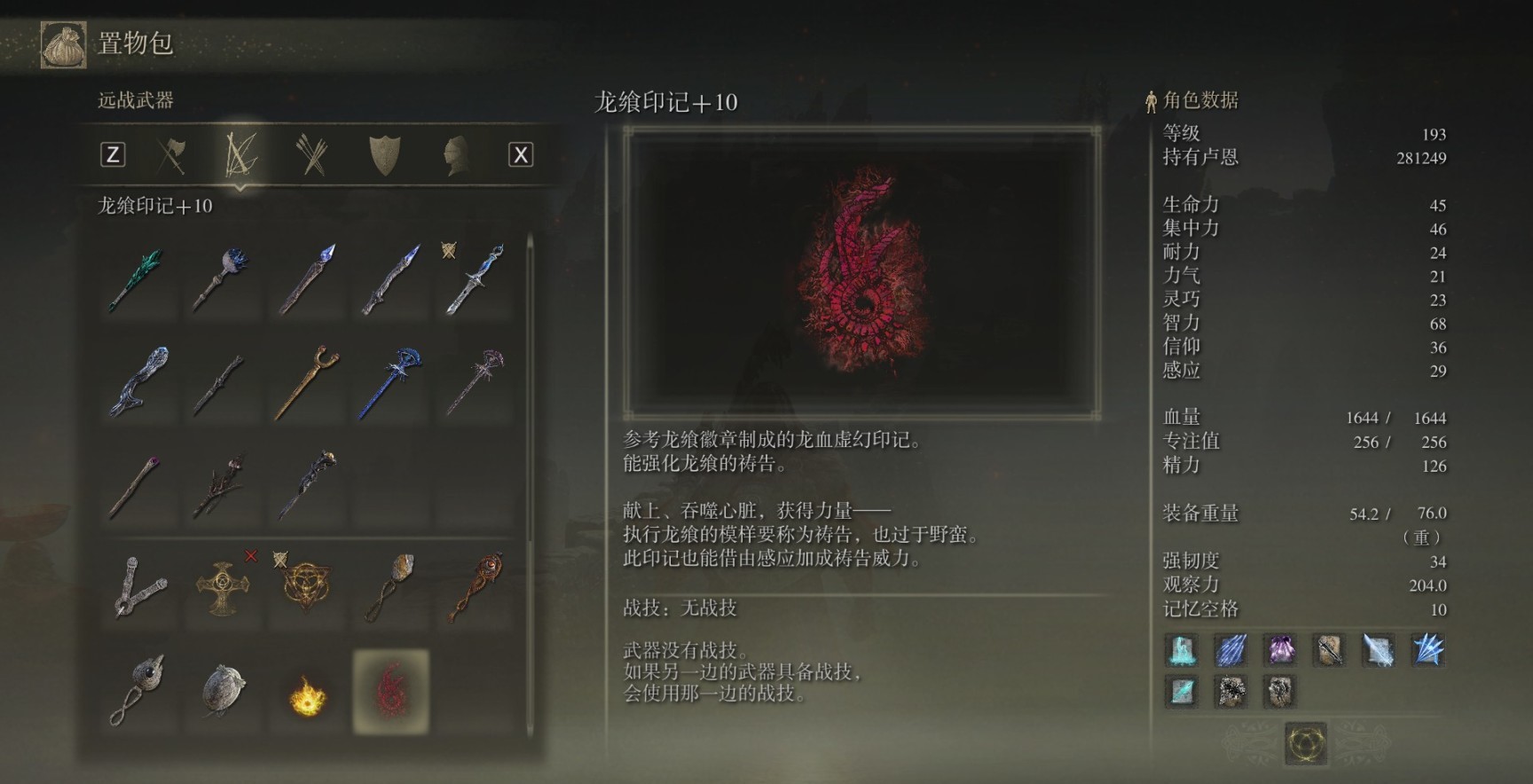Select the bow ranged weapons tab

point(240,155)
